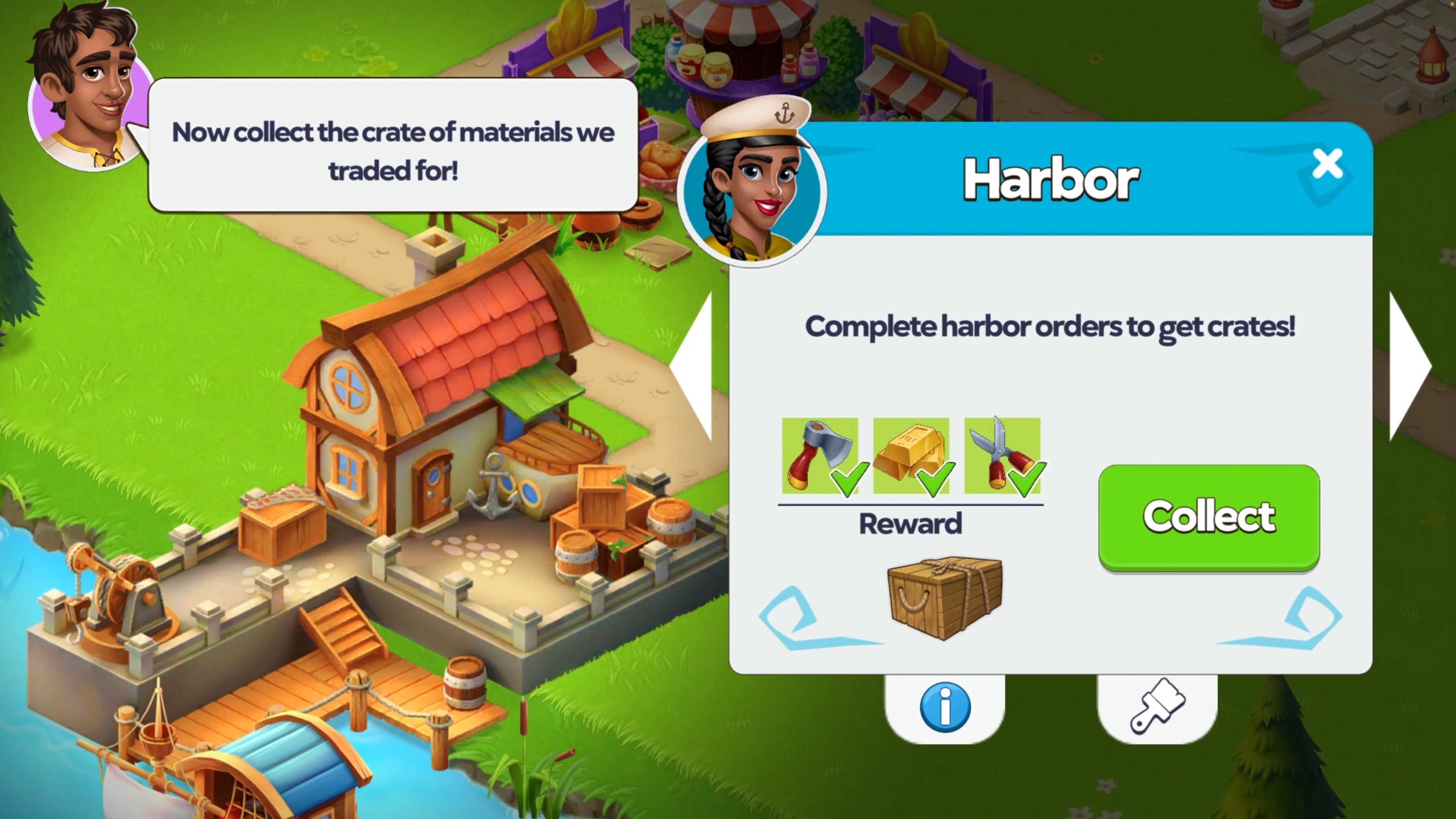Tap the wooden reward crate icon
This screenshot has width=1456, height=819.
(x=945, y=597)
